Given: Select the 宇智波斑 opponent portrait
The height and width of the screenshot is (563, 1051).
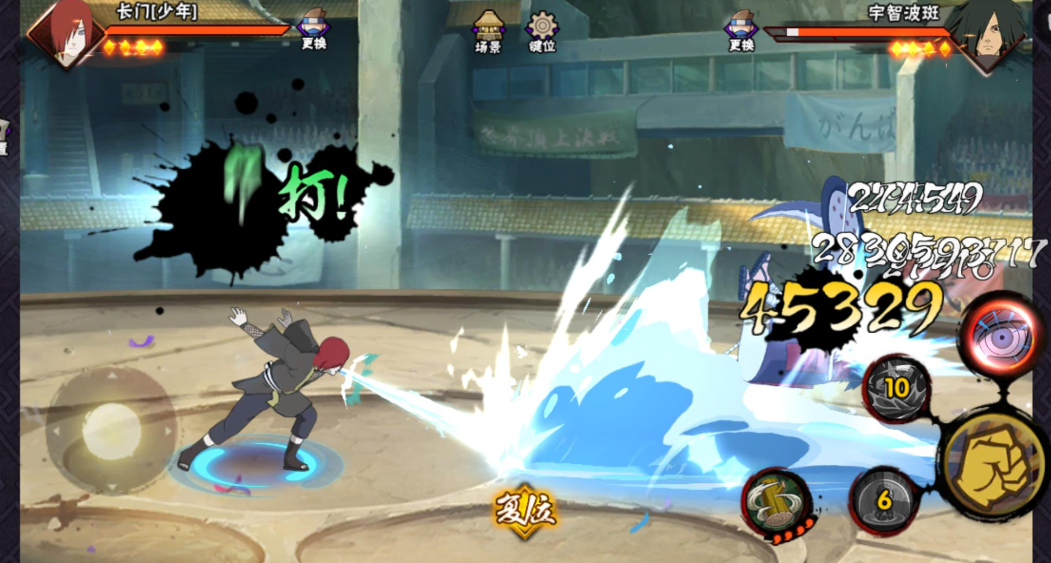Looking at the screenshot, I should [x=985, y=32].
